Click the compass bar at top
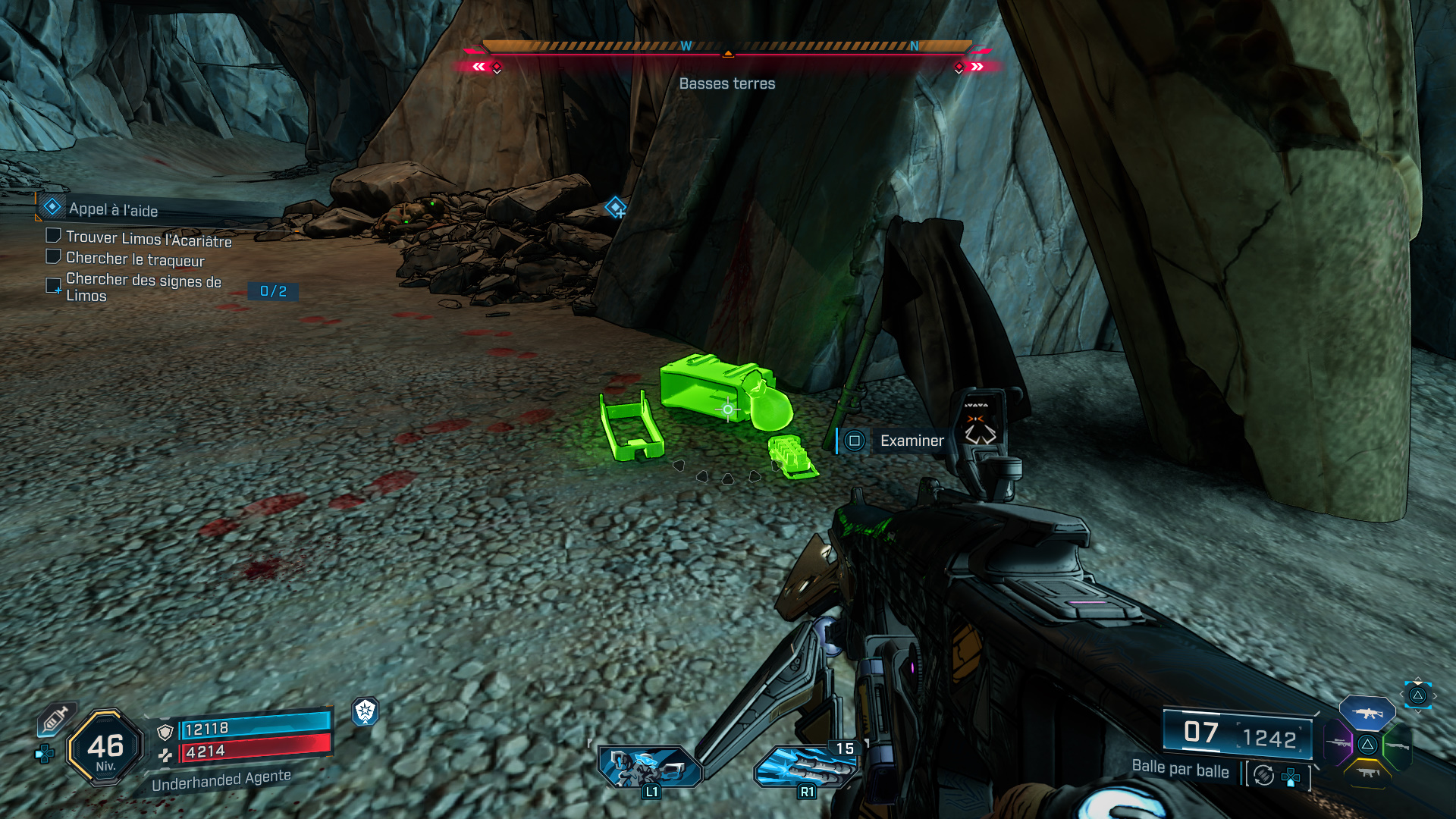The width and height of the screenshot is (1456, 819). pyautogui.click(x=727, y=48)
